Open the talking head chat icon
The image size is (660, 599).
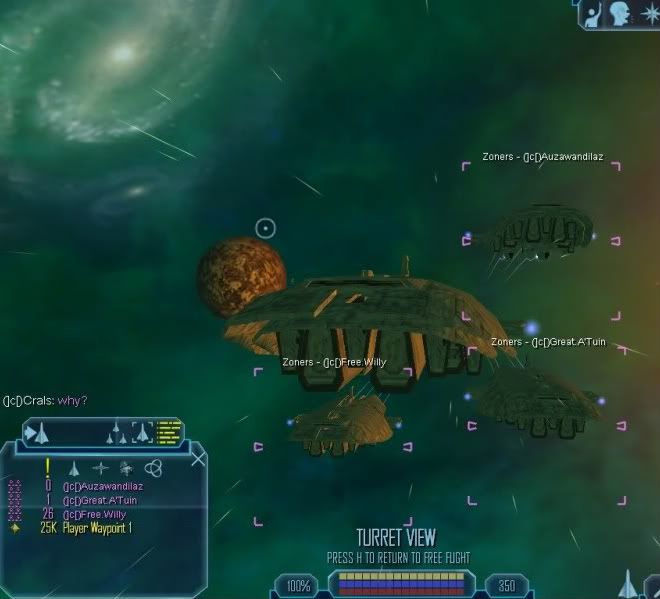tap(618, 13)
